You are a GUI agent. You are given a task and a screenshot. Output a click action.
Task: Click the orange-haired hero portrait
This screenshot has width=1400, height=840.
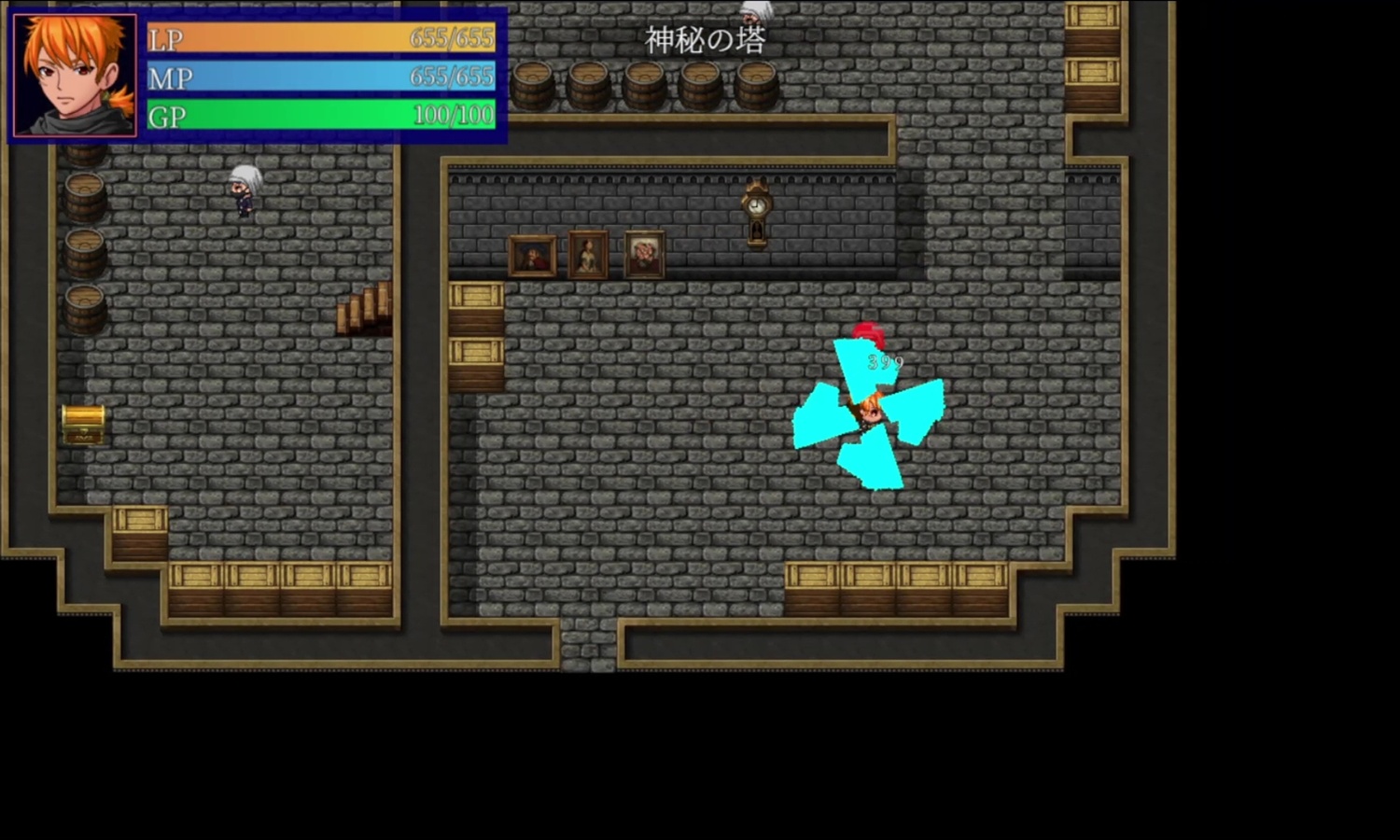(x=75, y=76)
